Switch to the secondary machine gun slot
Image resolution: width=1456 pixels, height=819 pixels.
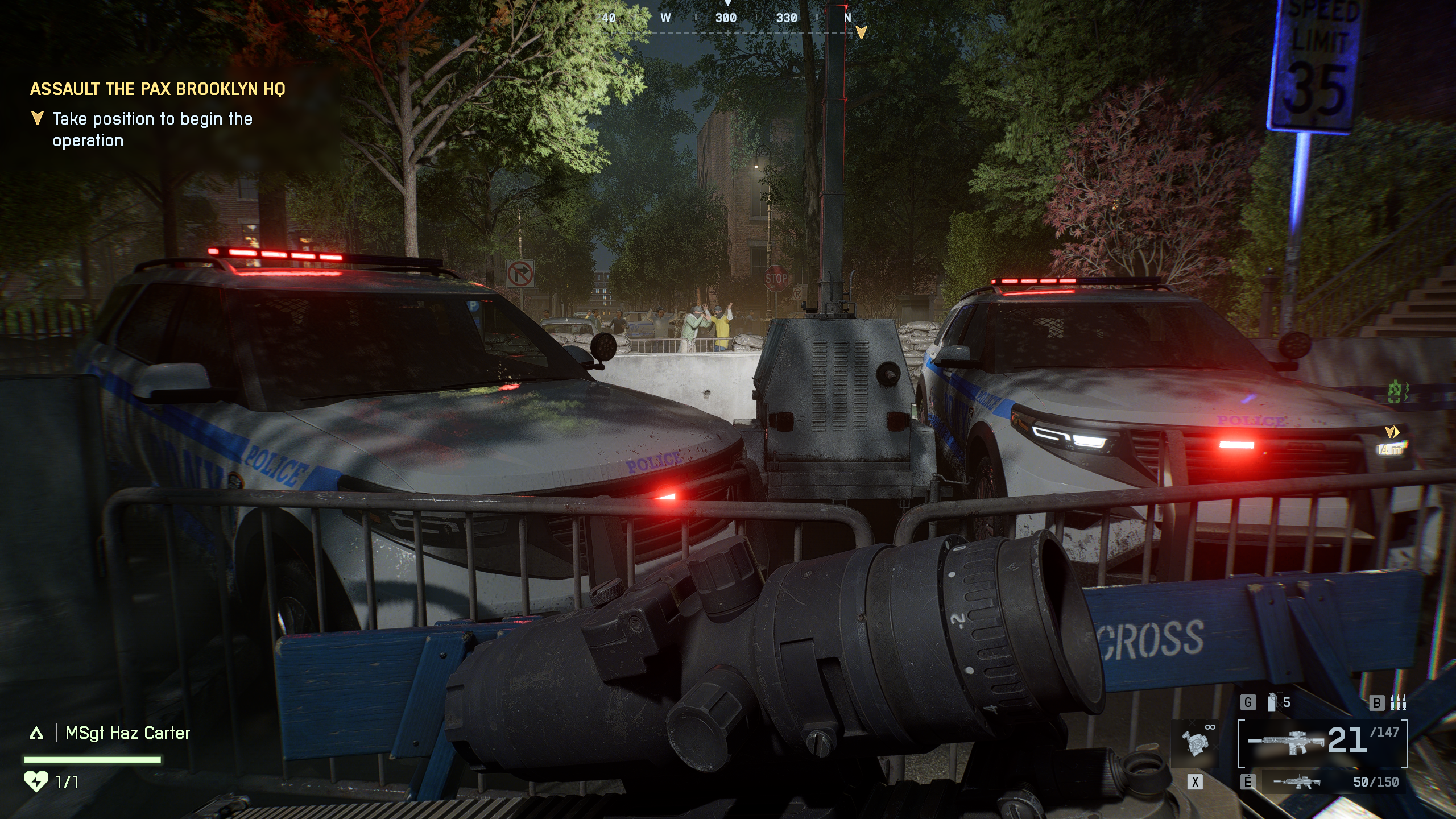pos(1297,783)
